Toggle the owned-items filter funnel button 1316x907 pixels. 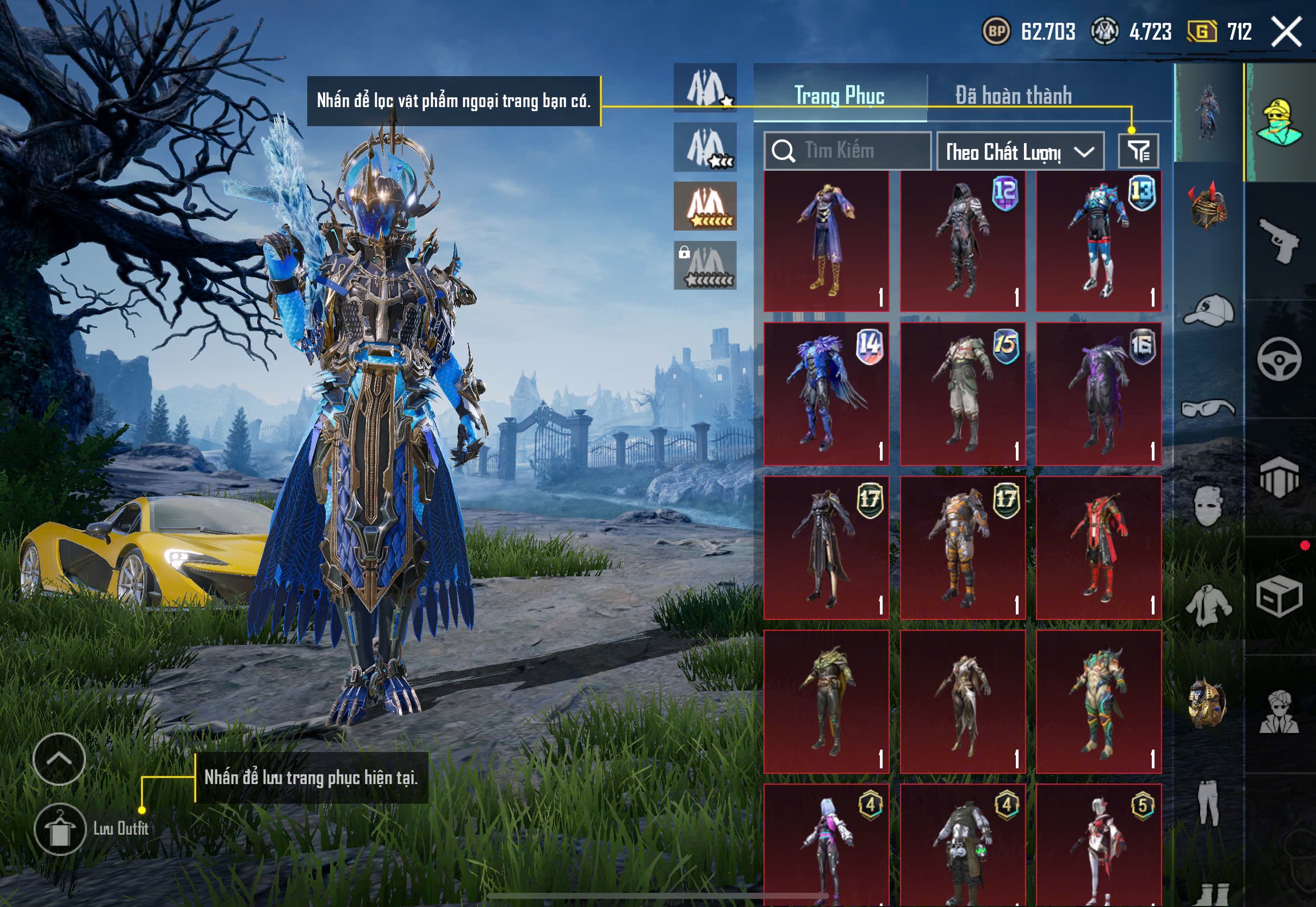[x=1138, y=151]
